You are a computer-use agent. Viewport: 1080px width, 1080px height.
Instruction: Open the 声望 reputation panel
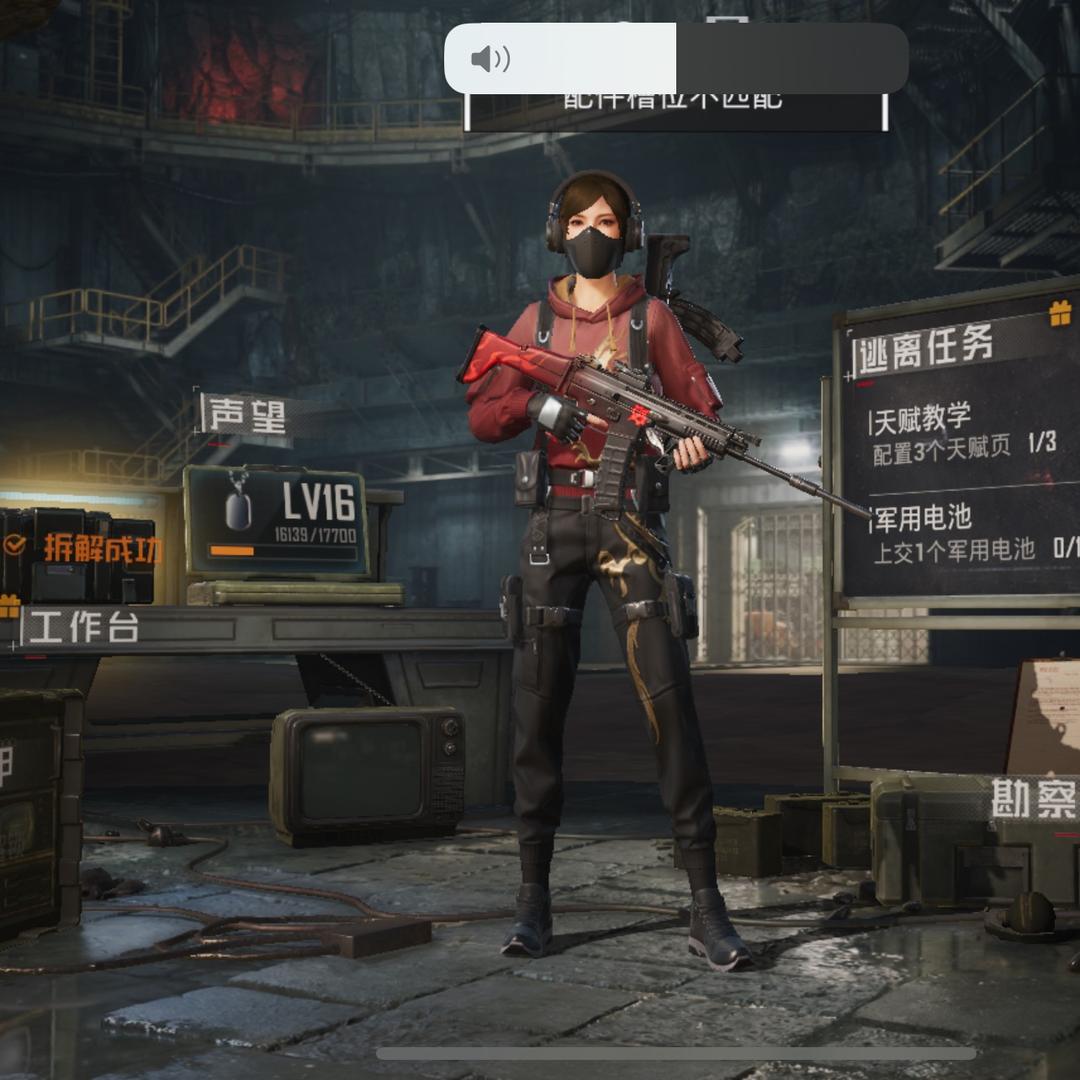245,416
